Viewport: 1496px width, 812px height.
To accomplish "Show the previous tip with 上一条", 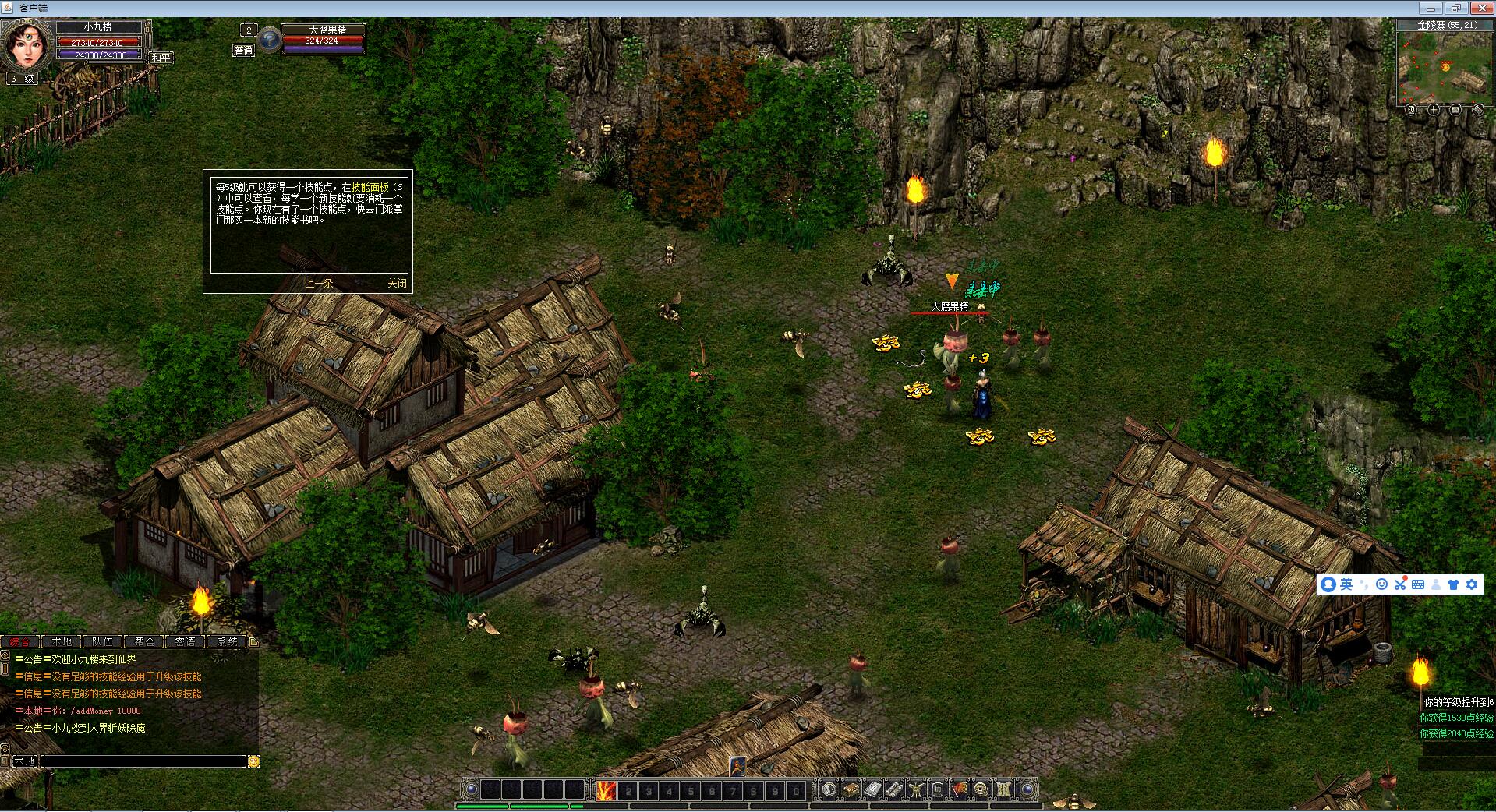I will click(x=319, y=283).
